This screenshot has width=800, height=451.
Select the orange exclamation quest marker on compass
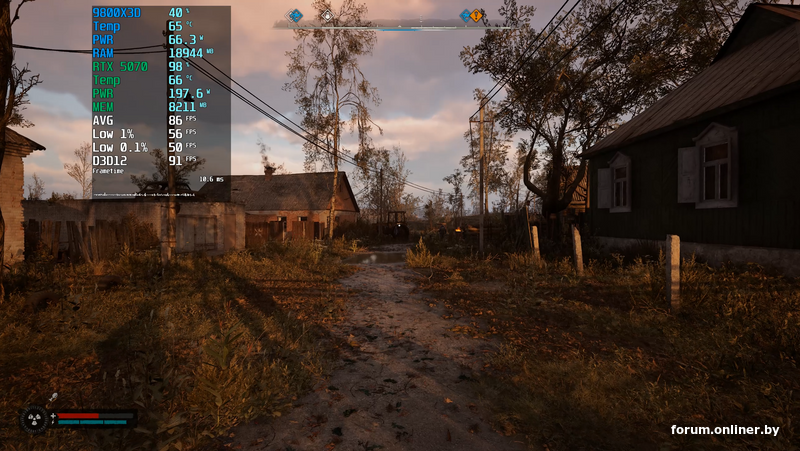(477, 15)
